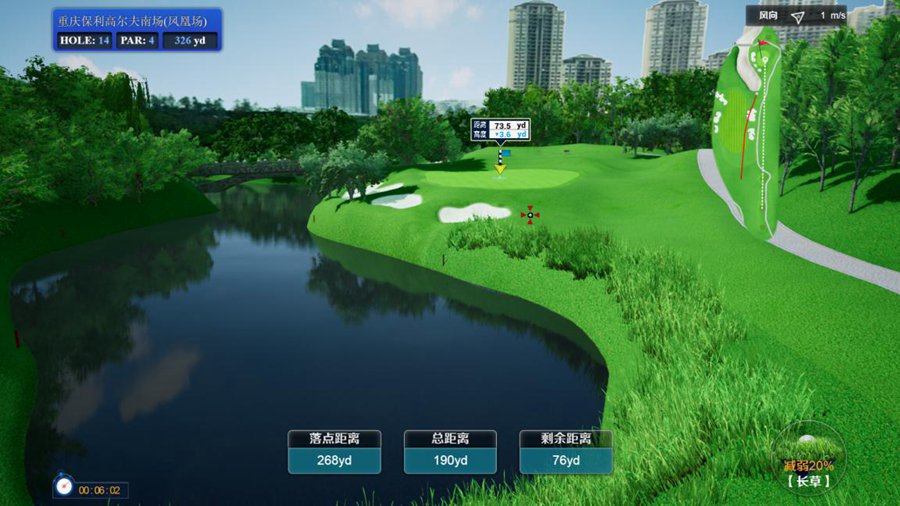Viewport: 900px width, 506px height.
Task: Select the red aiming crosshair marker
Action: click(x=530, y=213)
